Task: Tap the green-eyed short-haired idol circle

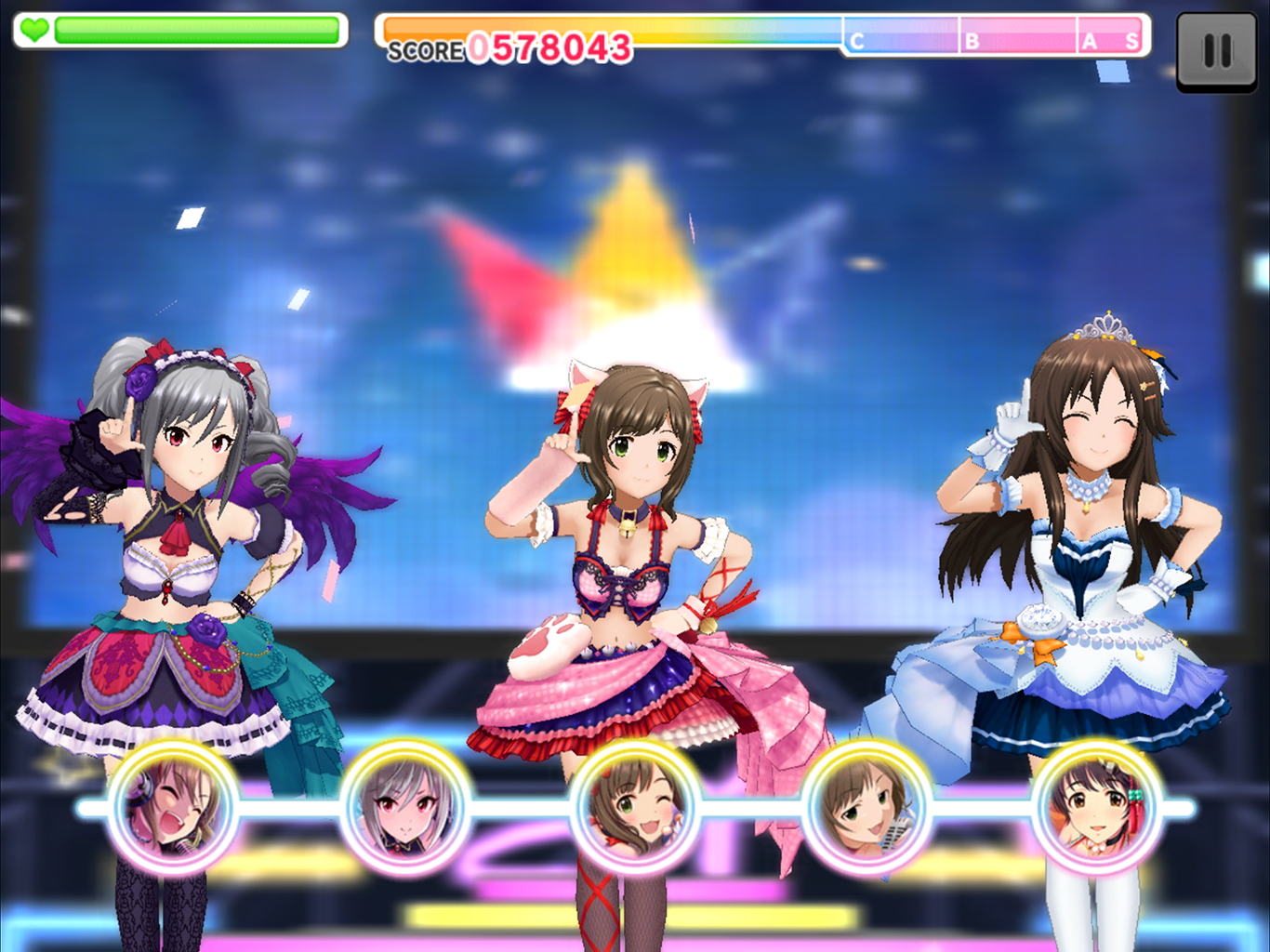Action: 867,808
